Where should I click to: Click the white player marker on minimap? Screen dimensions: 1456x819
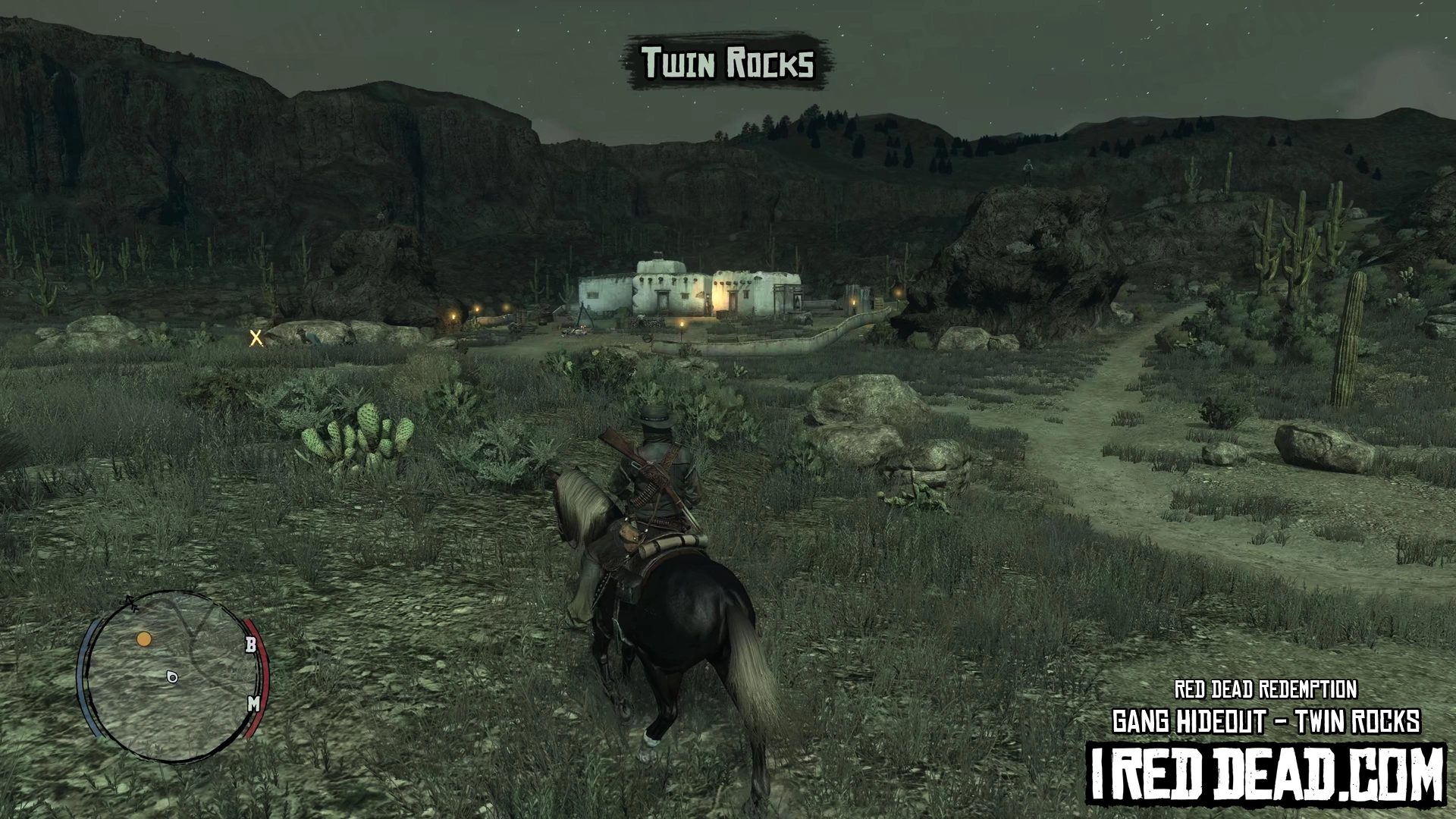coord(172,676)
